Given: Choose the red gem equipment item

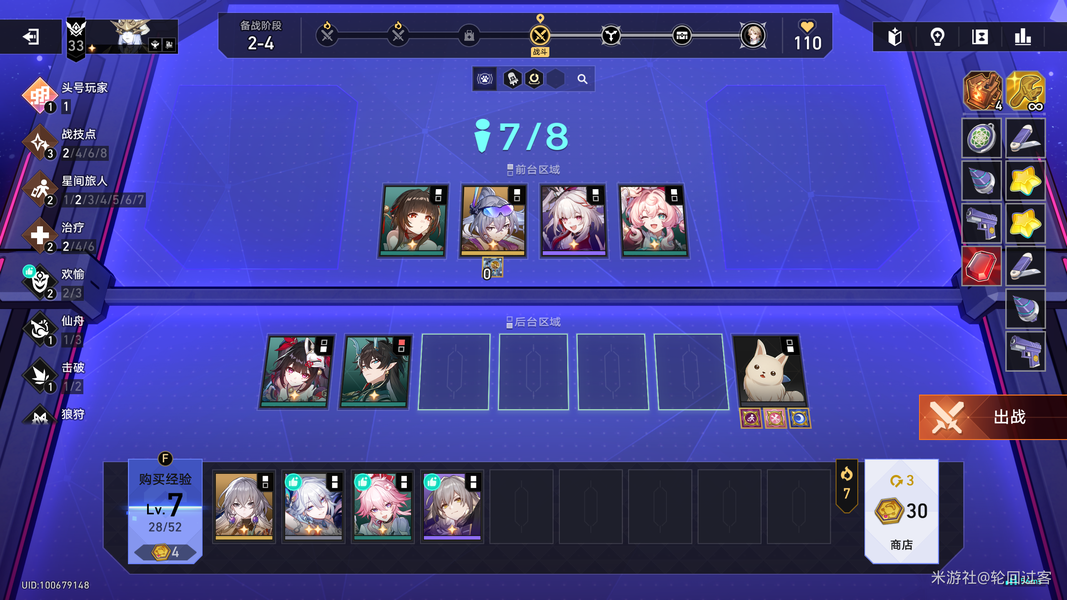Looking at the screenshot, I should pos(982,268).
